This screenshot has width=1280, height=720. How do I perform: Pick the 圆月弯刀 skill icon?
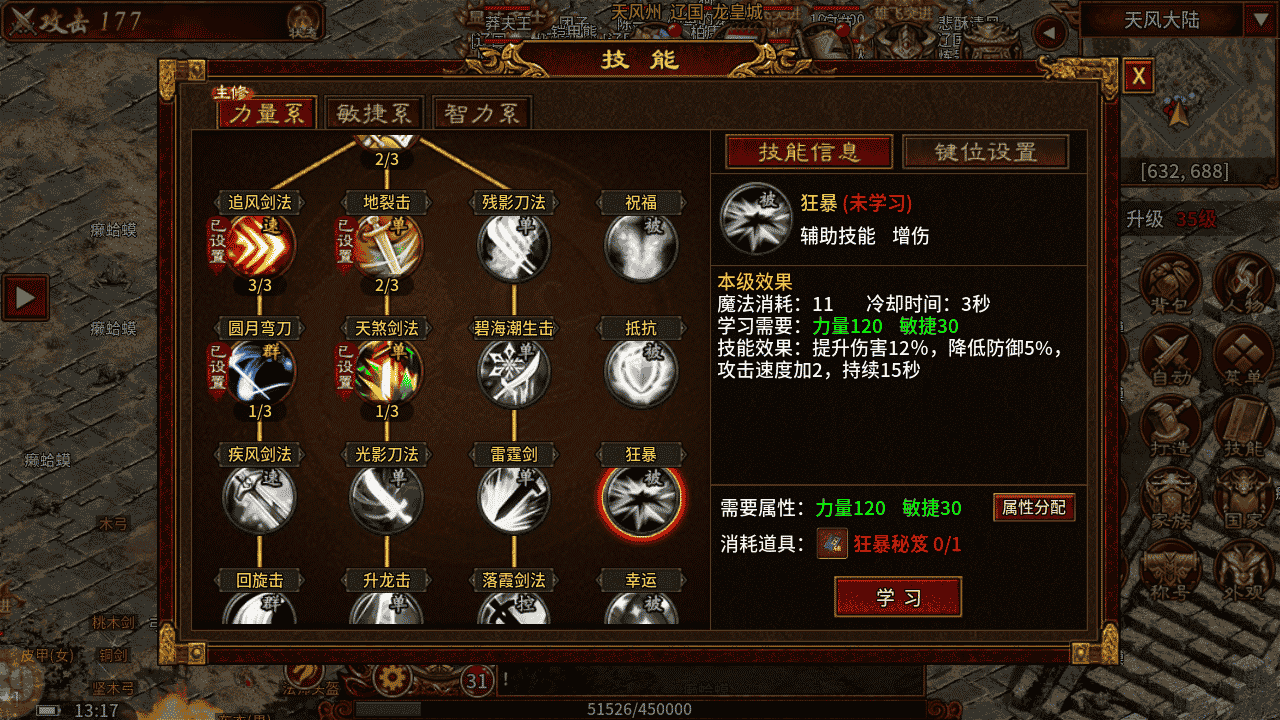tap(260, 372)
